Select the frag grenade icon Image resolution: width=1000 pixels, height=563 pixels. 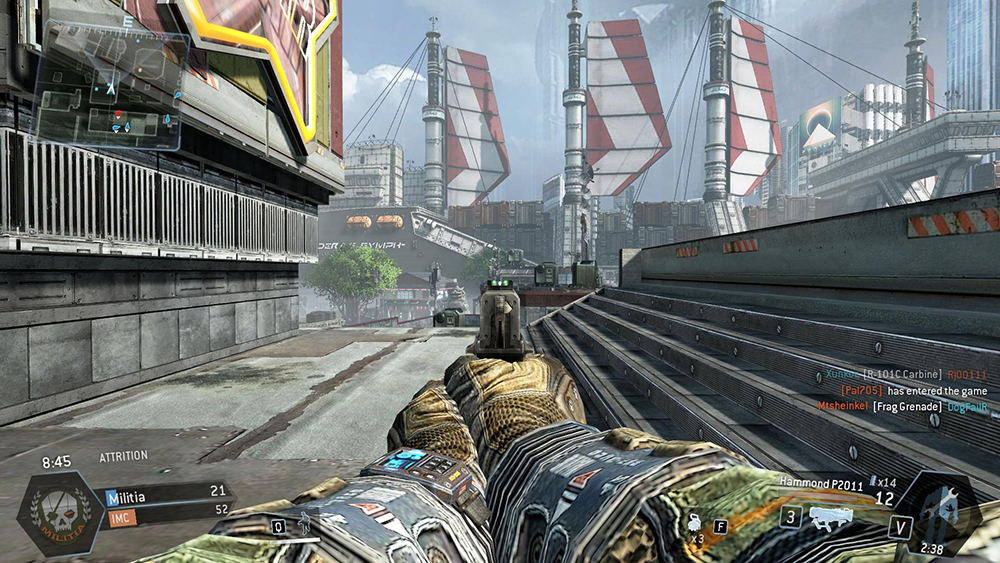pos(692,523)
